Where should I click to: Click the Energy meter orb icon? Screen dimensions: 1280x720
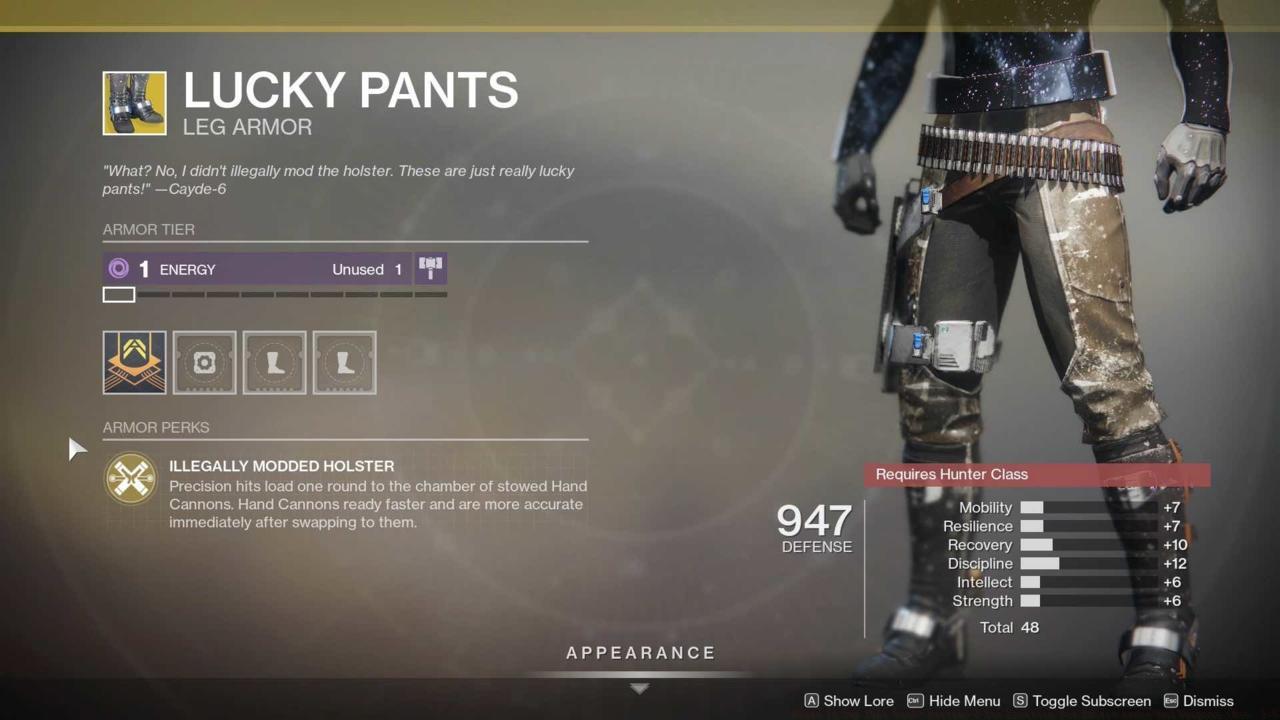point(119,268)
